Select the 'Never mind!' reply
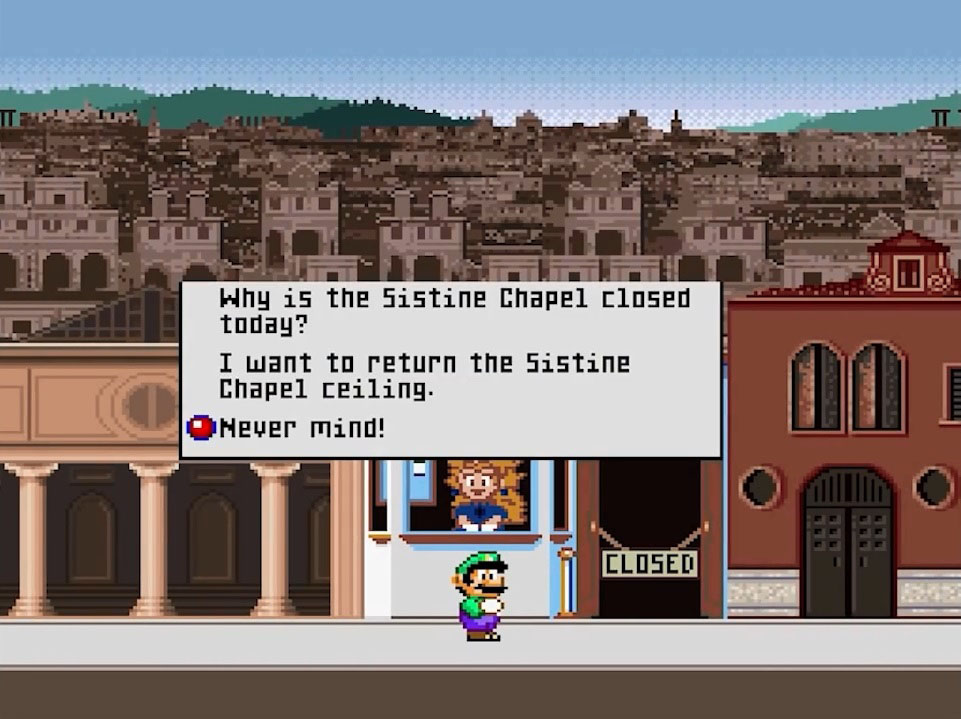 pyautogui.click(x=301, y=428)
